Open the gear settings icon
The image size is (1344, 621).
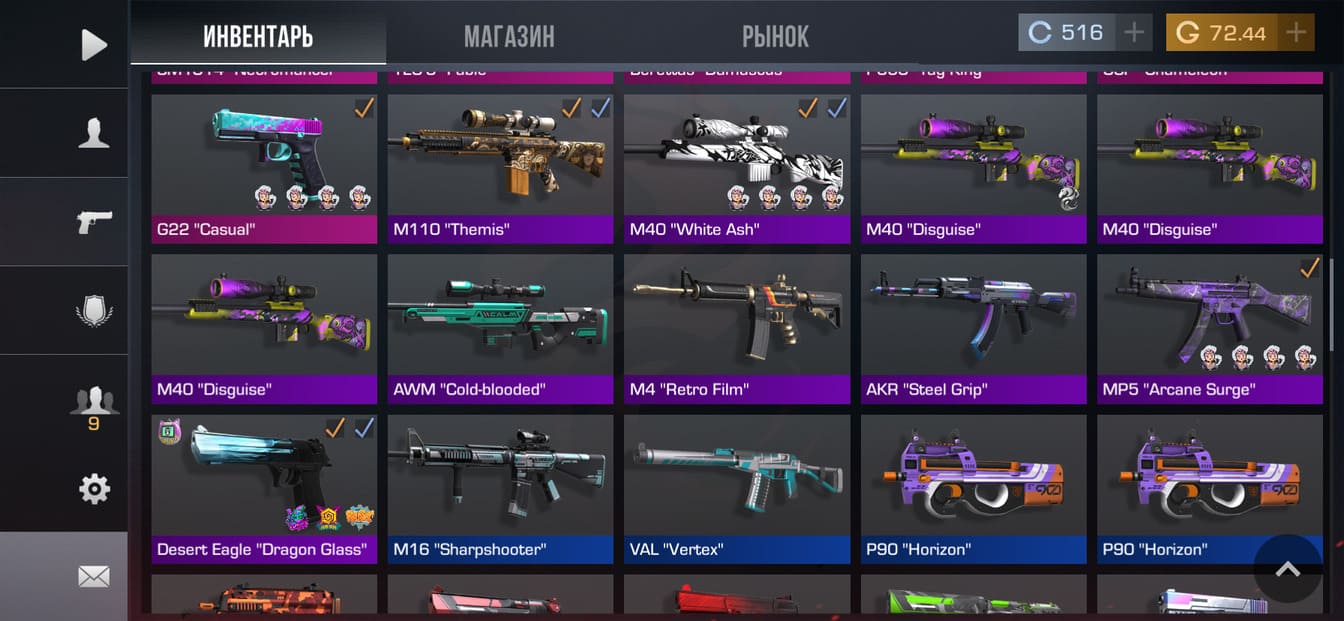(x=93, y=489)
